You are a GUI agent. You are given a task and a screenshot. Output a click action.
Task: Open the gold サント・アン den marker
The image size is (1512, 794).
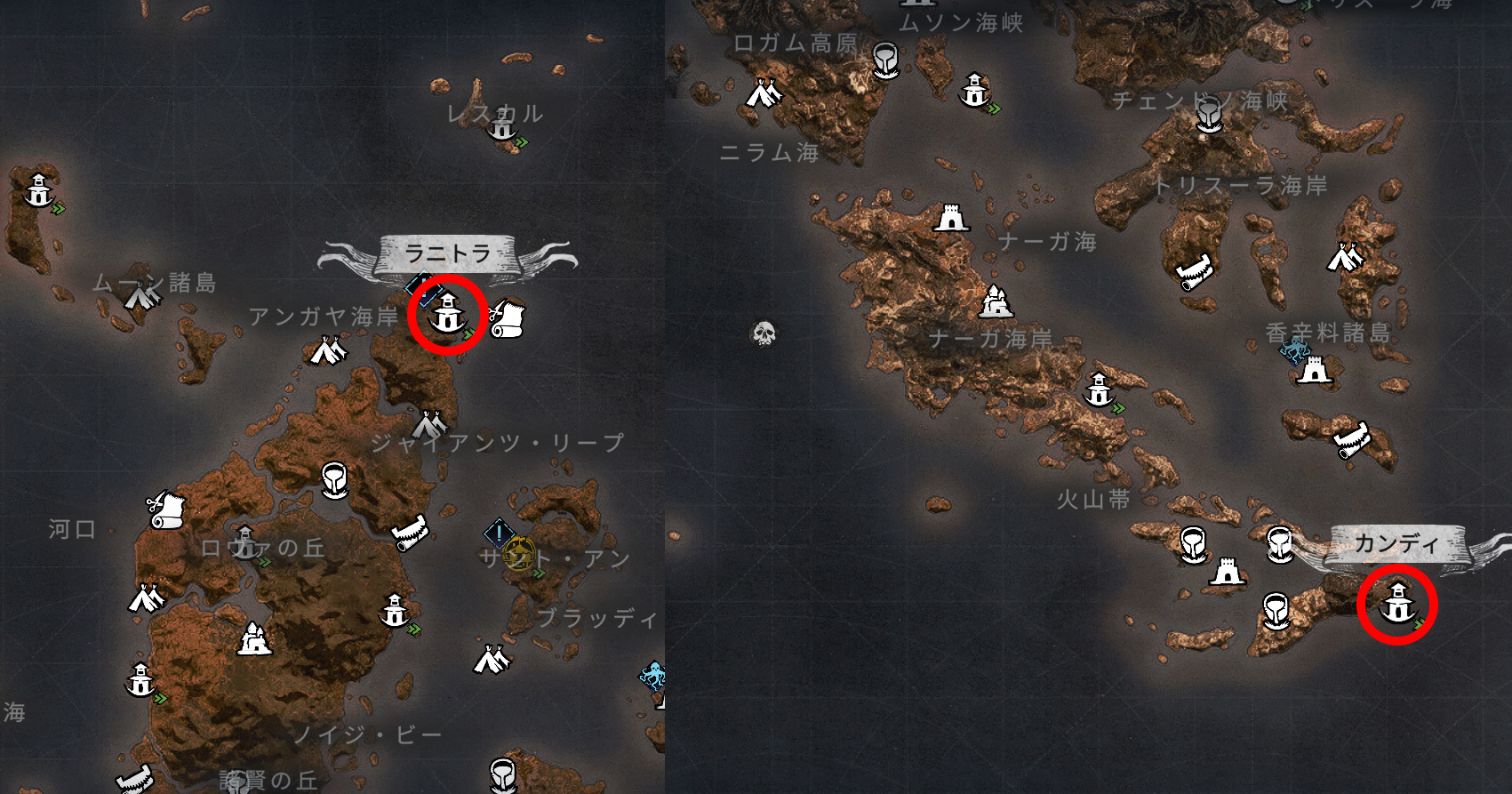518,556
